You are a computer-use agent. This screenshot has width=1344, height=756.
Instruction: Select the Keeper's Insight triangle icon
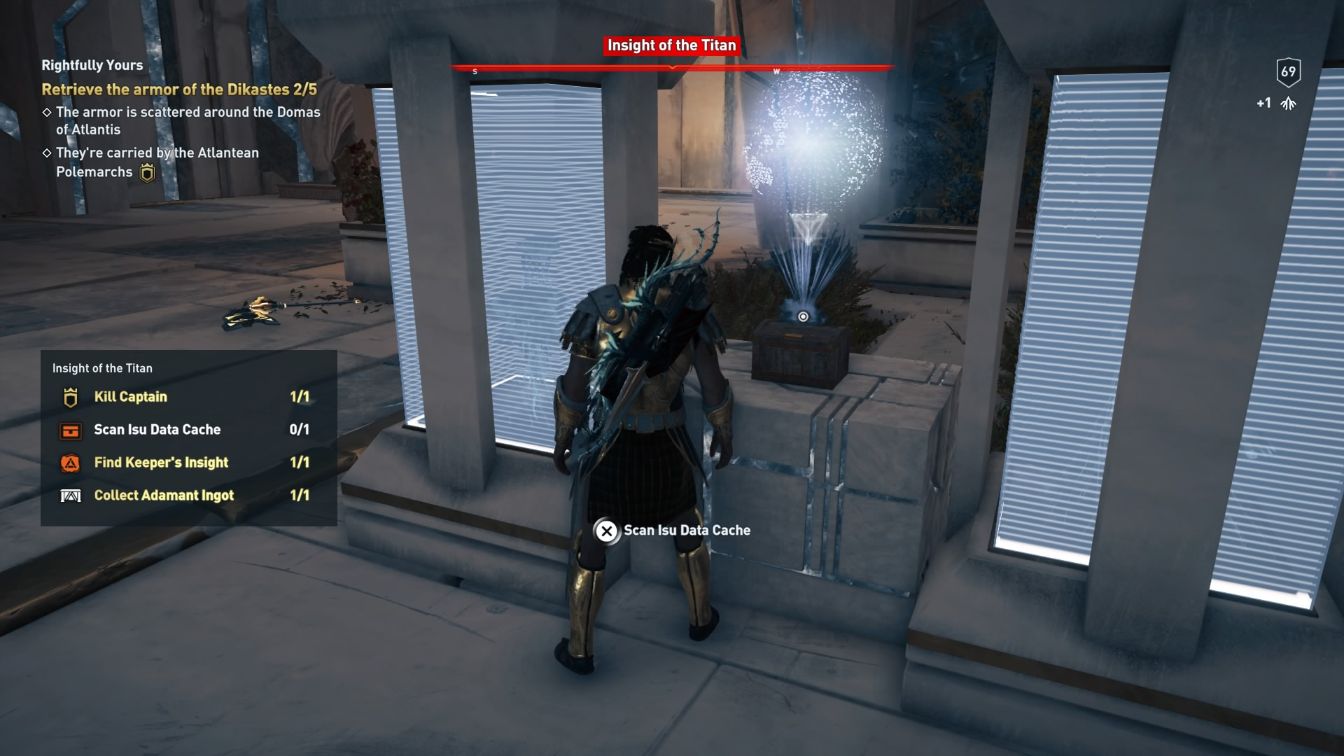pyautogui.click(x=71, y=462)
